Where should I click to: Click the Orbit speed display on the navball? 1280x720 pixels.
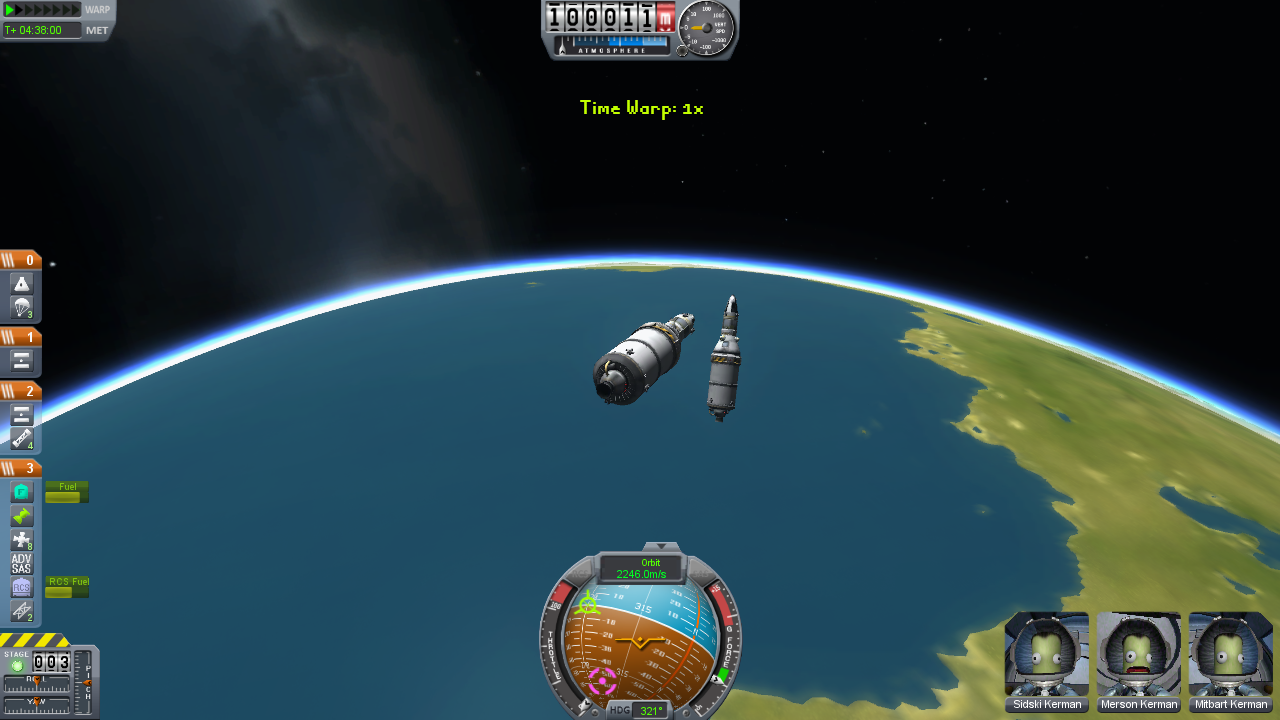pos(641,569)
